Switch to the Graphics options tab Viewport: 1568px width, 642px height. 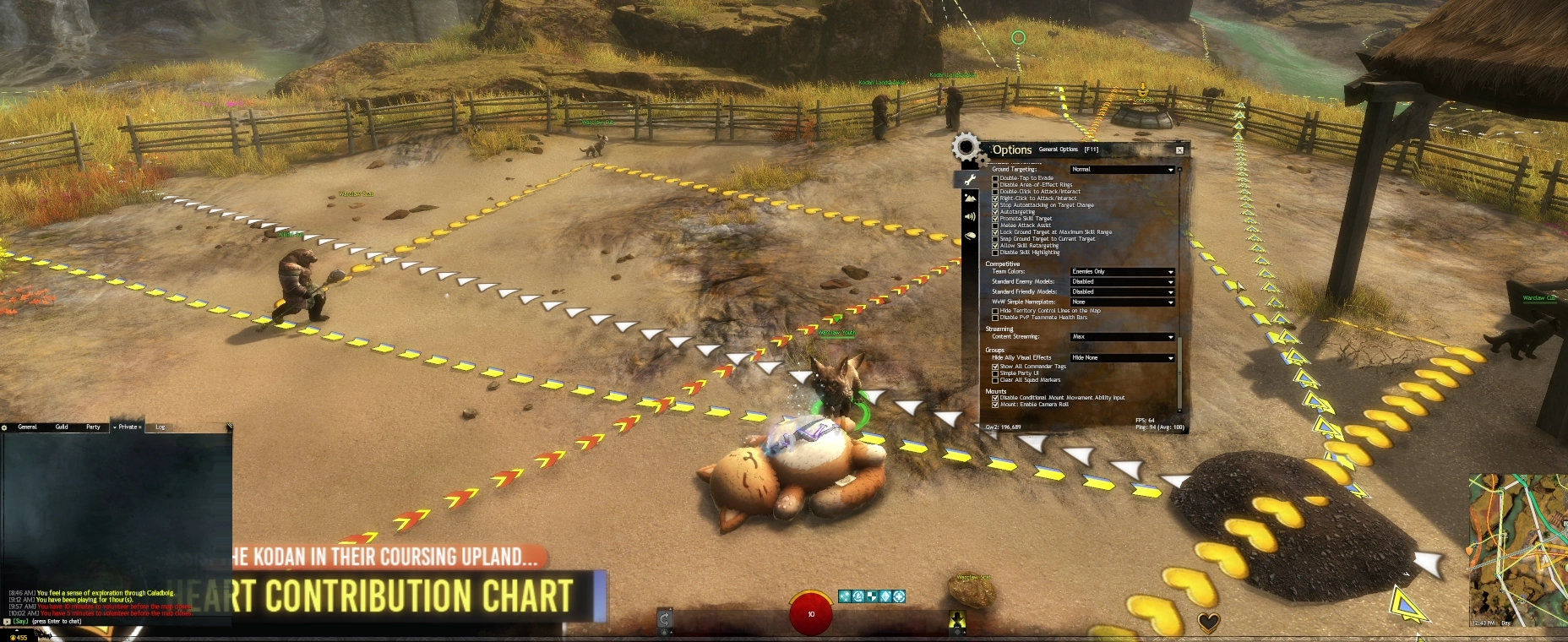[970, 198]
